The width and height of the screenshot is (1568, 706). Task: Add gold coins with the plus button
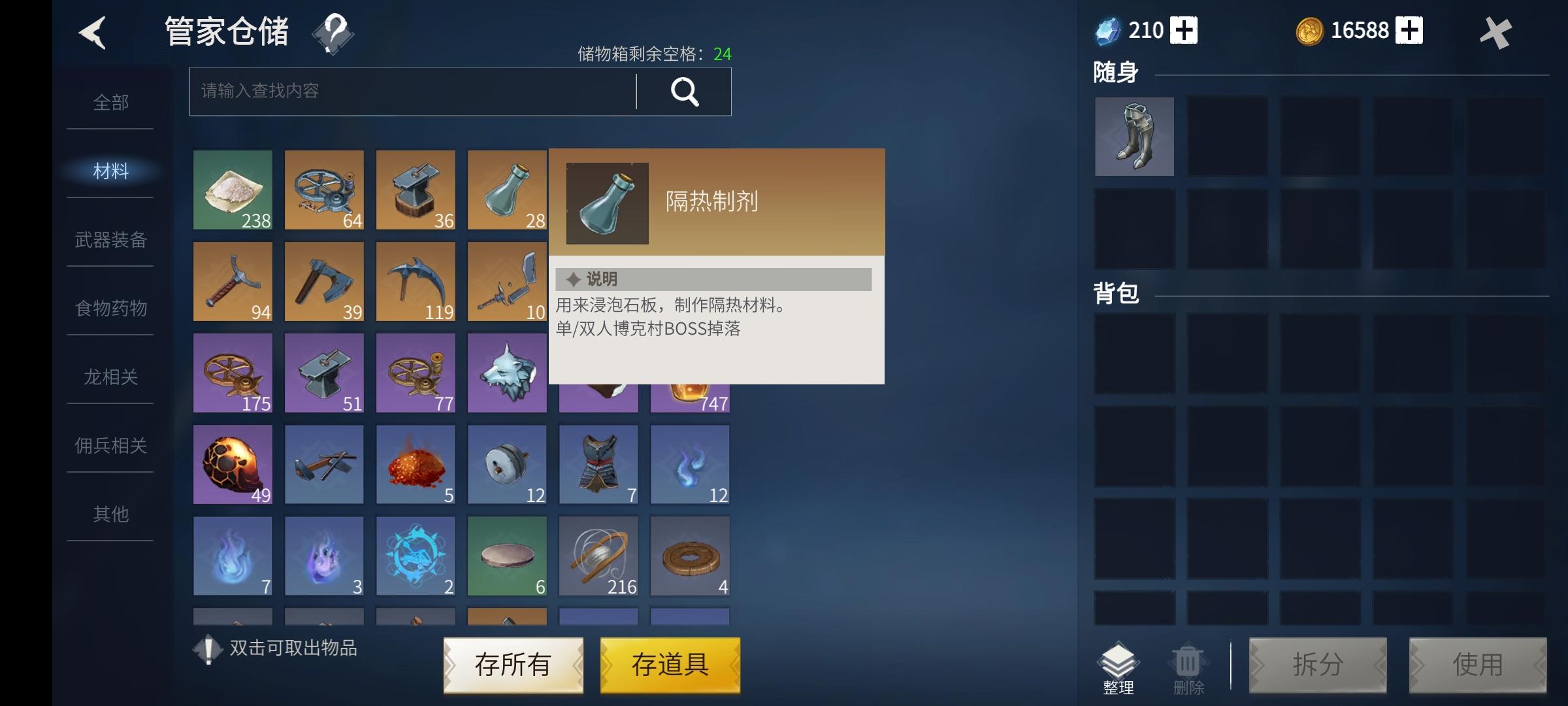(x=1409, y=31)
